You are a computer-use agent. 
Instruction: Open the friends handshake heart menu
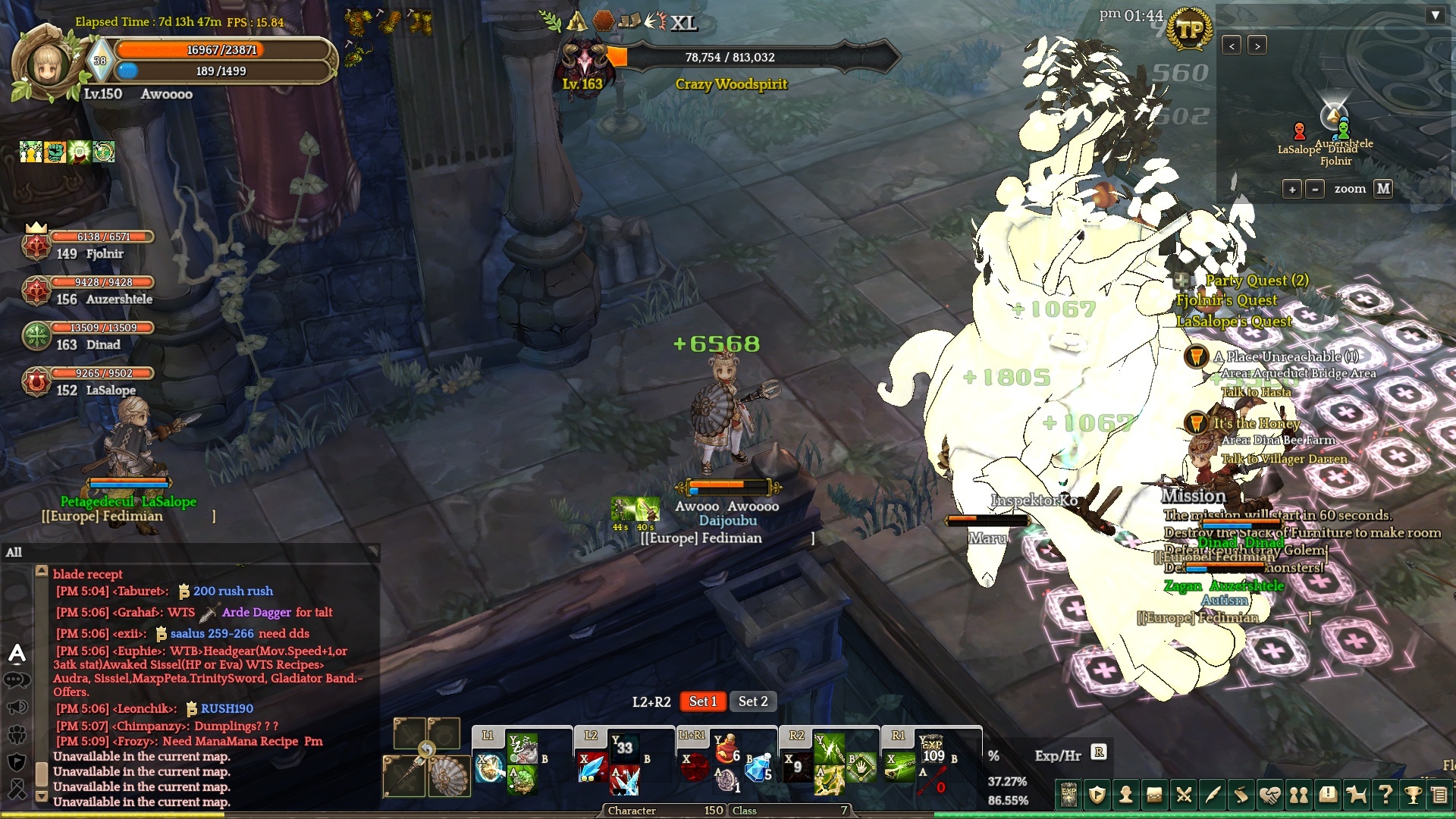click(x=1270, y=795)
